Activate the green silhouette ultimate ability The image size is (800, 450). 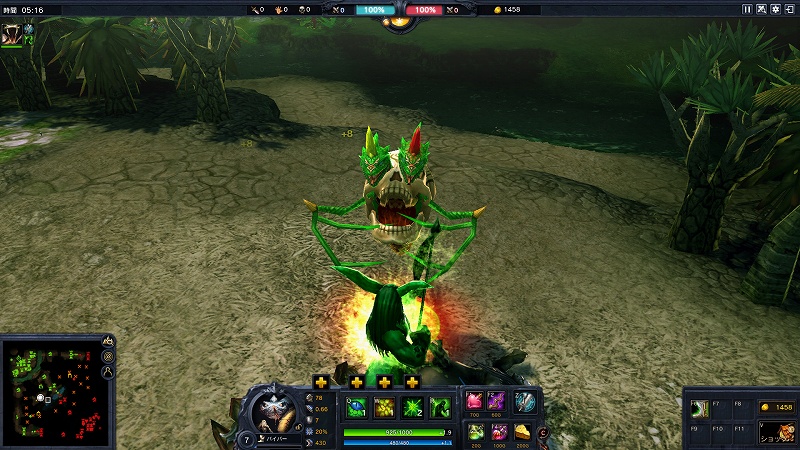coord(439,407)
